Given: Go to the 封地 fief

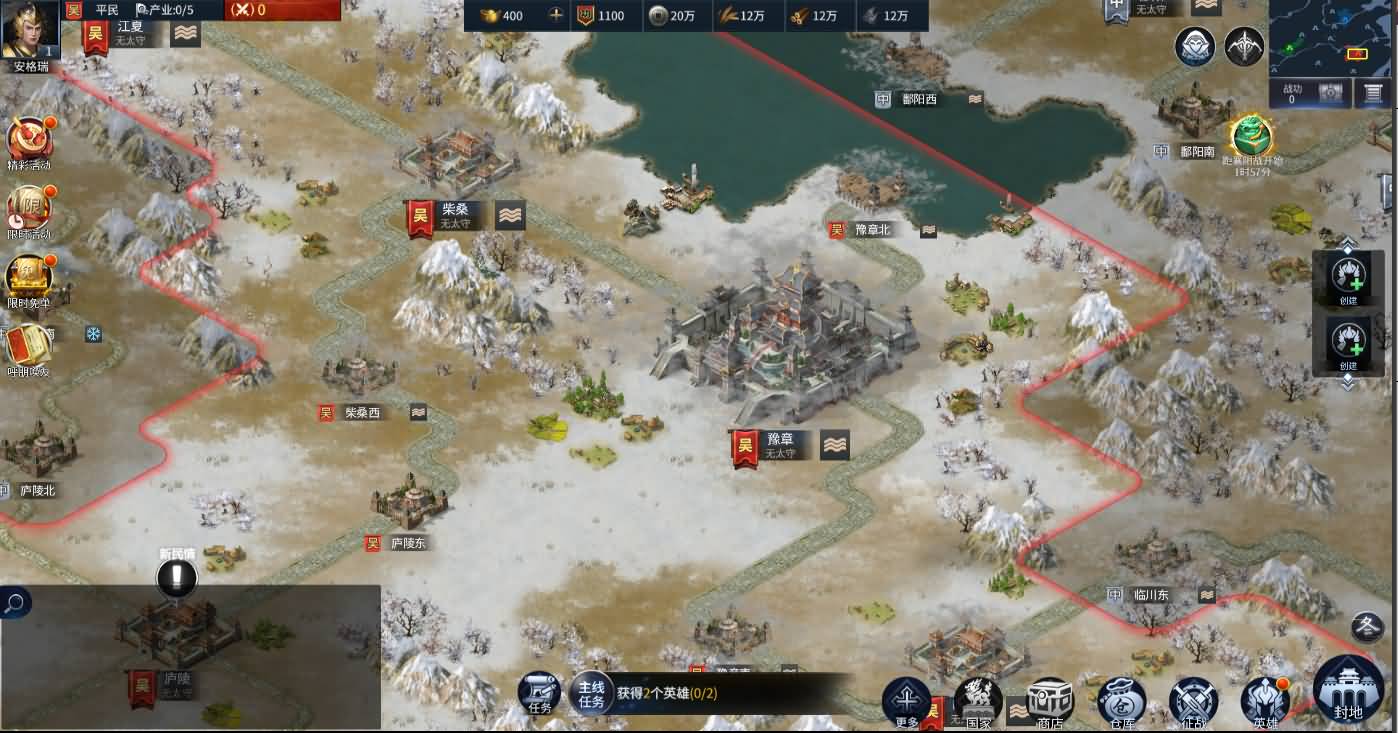Looking at the screenshot, I should pos(1348,690).
